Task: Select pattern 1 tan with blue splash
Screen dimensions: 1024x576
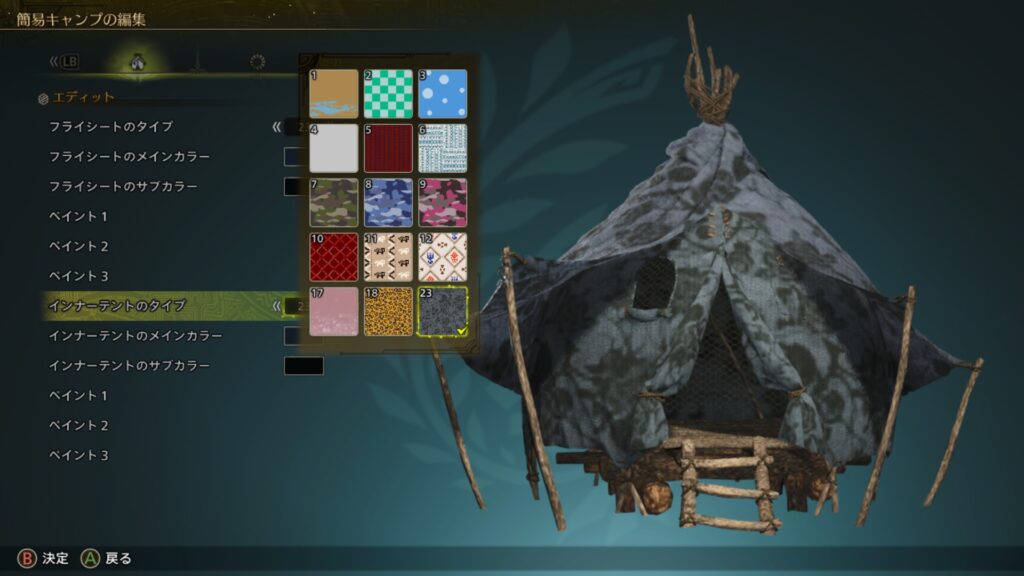Action: 333,94
